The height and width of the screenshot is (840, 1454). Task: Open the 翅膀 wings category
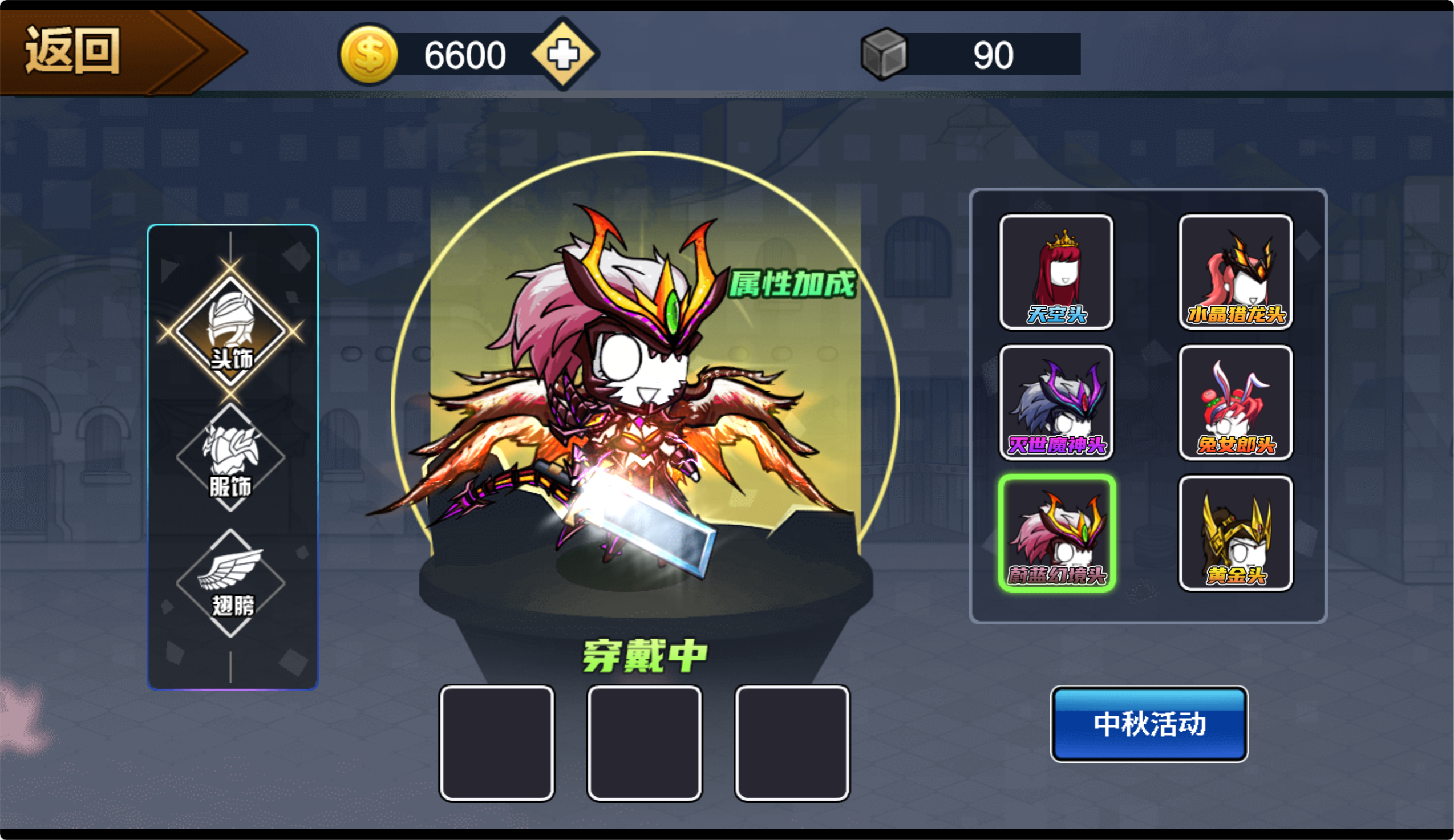pos(231,583)
